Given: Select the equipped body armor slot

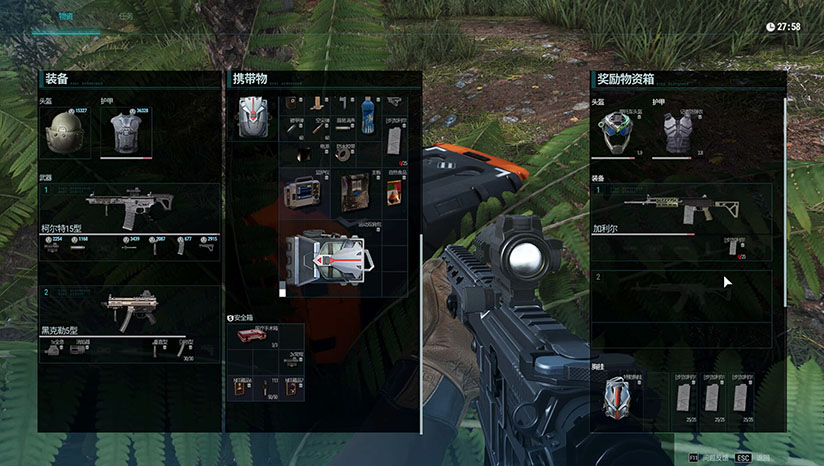Looking at the screenshot, I should click(125, 133).
